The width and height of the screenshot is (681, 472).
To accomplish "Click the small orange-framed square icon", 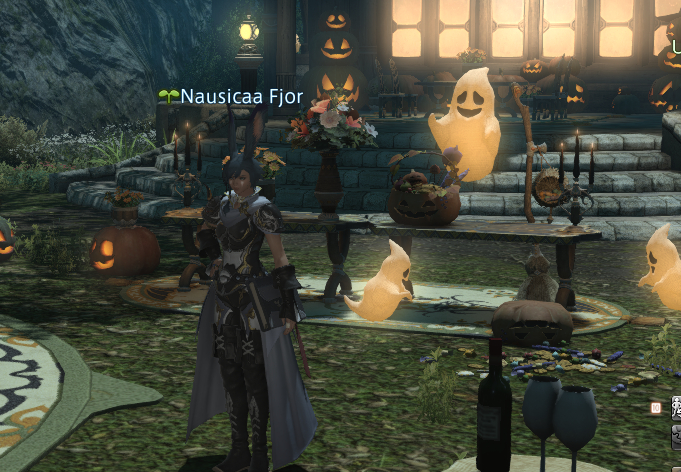I will click(656, 407).
